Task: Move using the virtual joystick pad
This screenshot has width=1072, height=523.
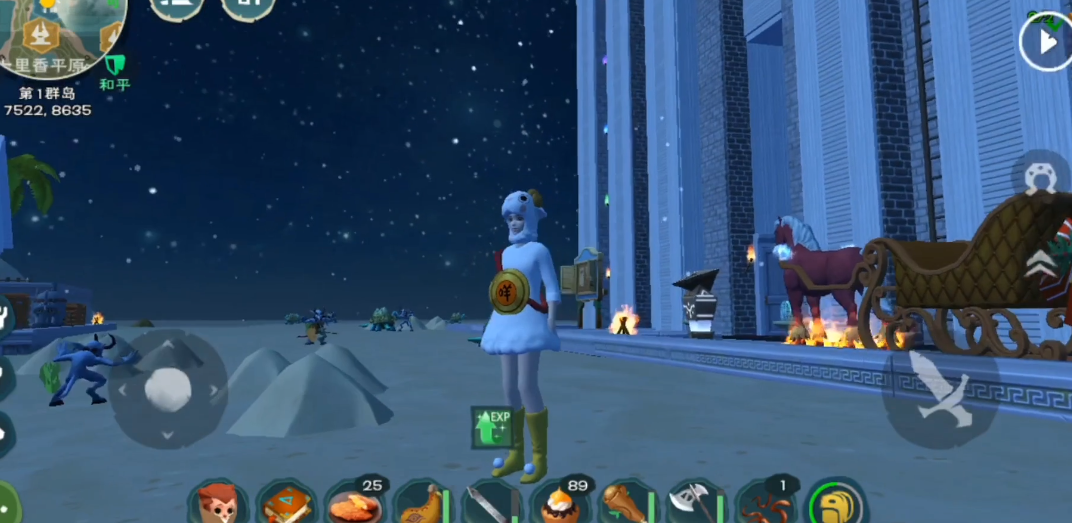Action: coord(167,389)
